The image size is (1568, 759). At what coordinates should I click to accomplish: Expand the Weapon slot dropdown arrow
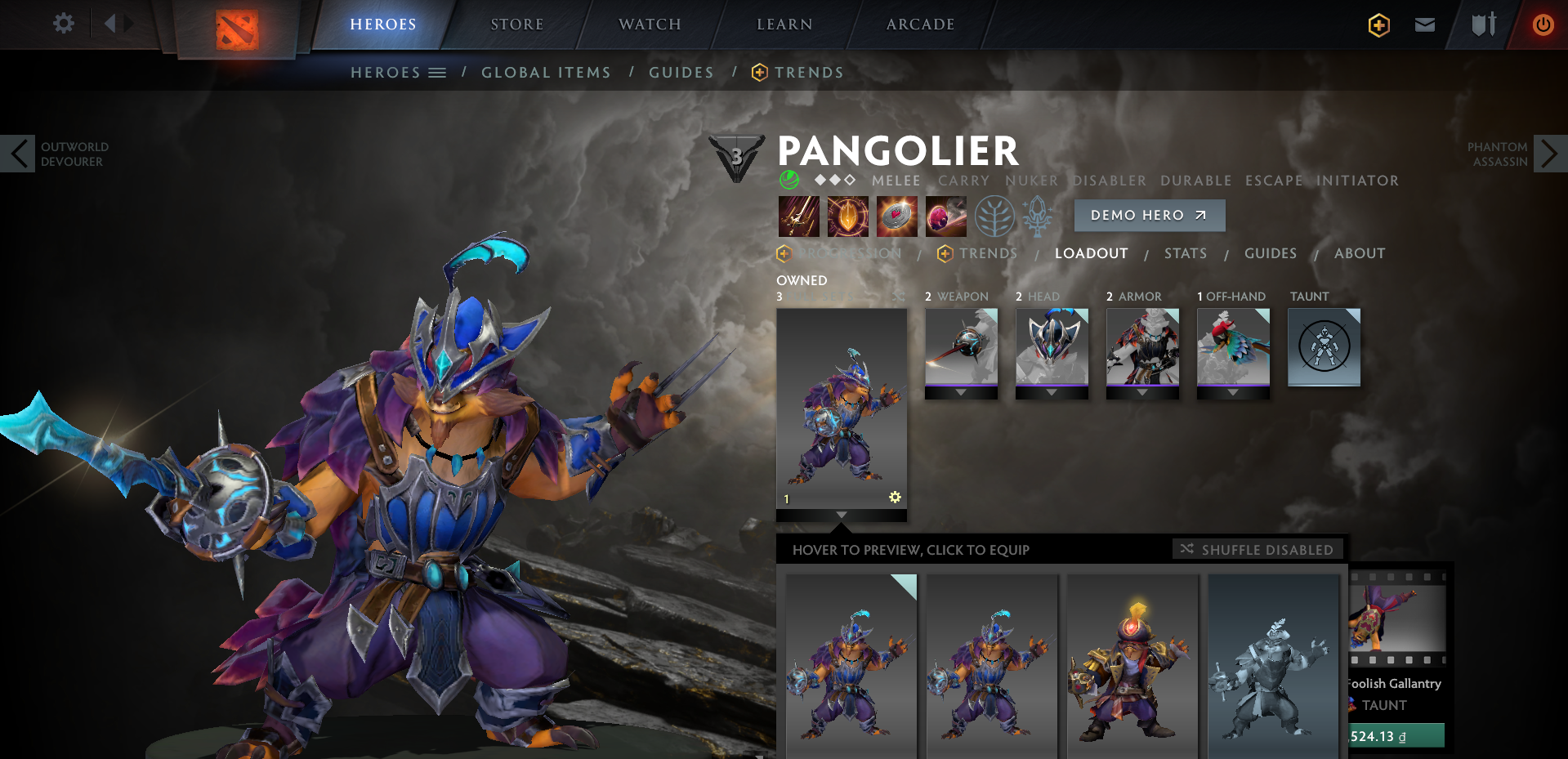(961, 391)
